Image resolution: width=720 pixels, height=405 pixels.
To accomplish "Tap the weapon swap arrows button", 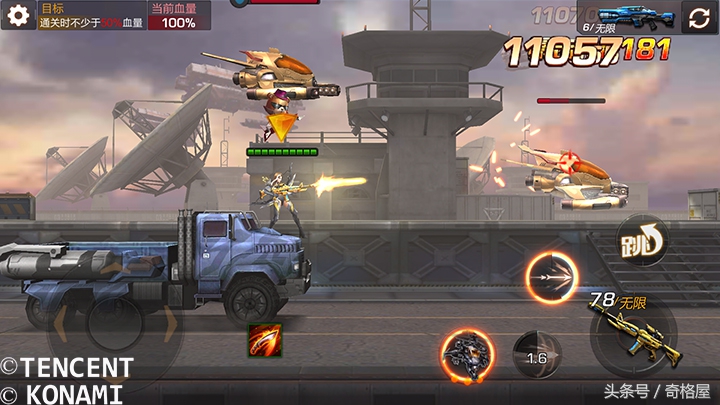I will (699, 18).
